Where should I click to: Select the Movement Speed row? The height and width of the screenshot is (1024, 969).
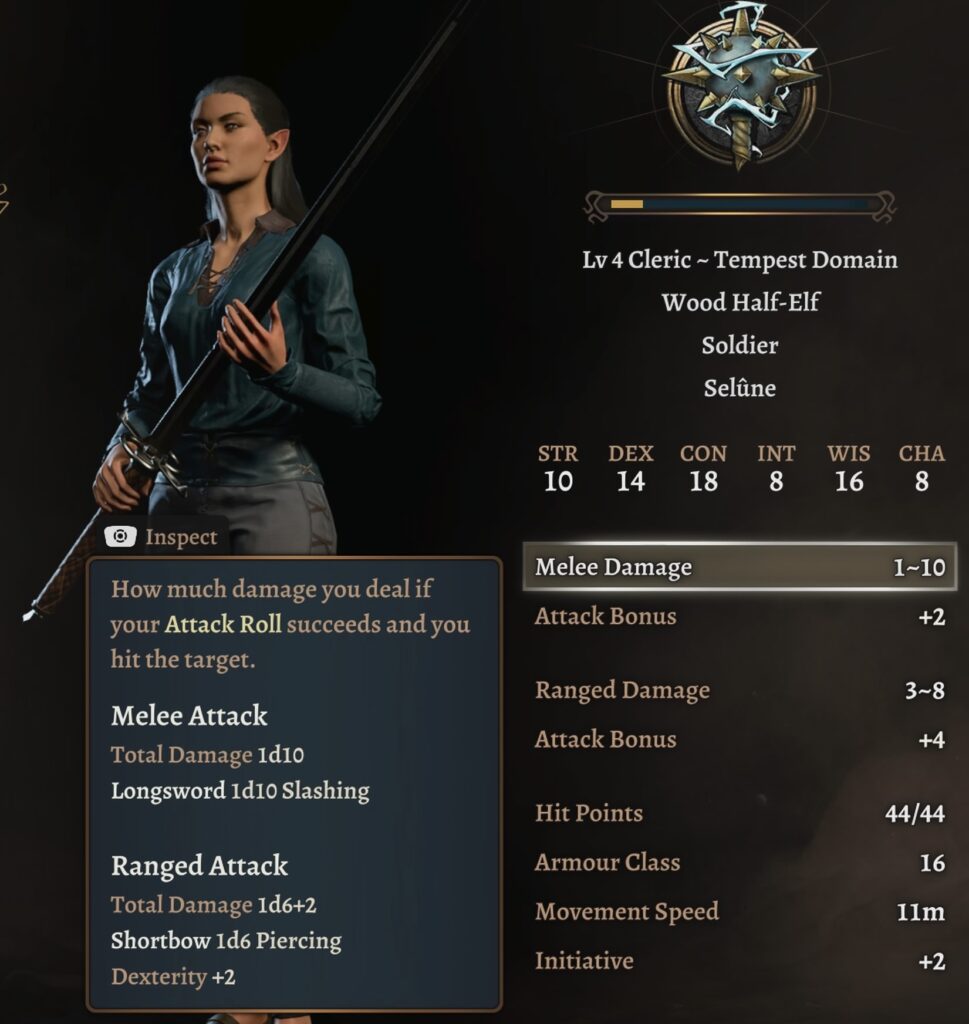coord(739,911)
